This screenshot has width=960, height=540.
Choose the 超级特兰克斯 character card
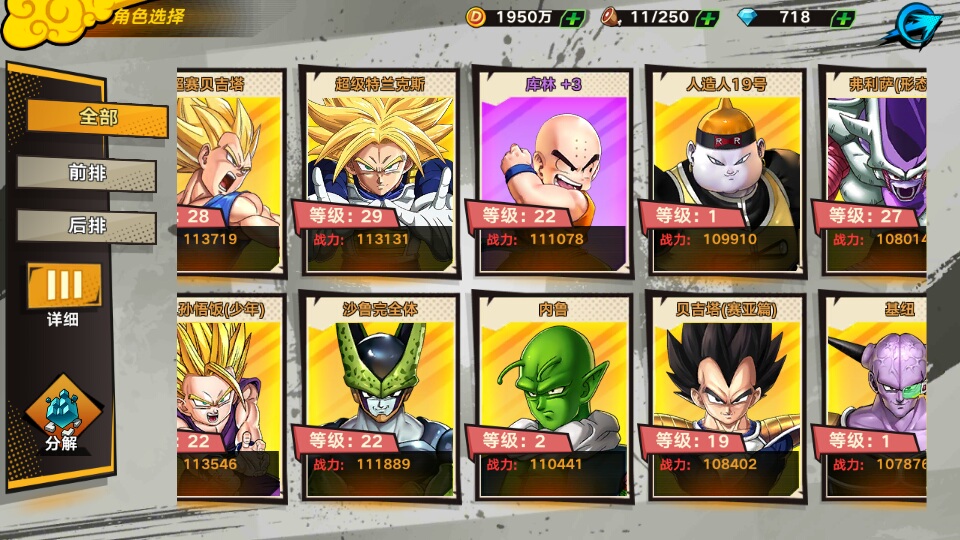point(379,172)
